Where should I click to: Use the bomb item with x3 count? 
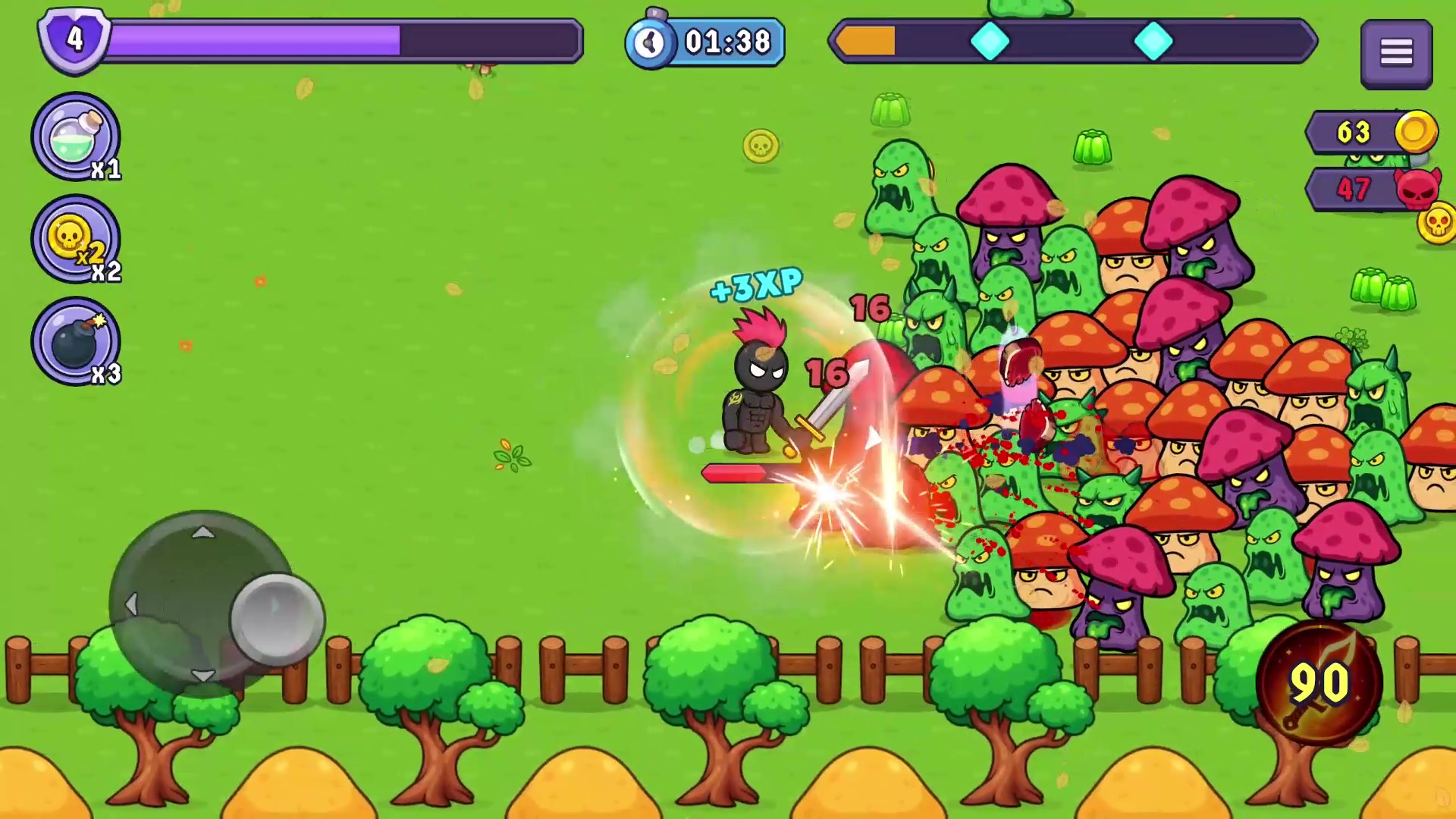point(74,340)
